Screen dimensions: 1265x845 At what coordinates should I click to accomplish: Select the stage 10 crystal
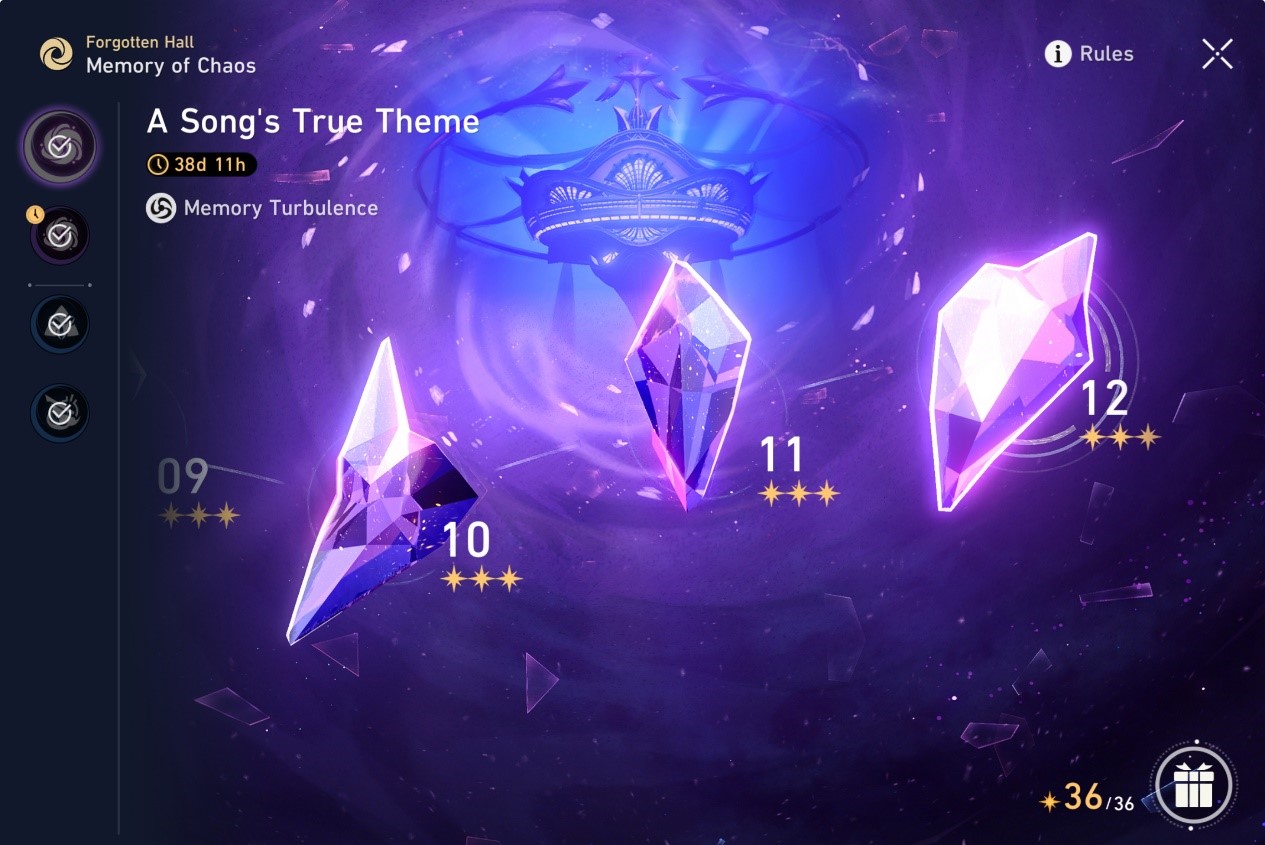pos(385,500)
